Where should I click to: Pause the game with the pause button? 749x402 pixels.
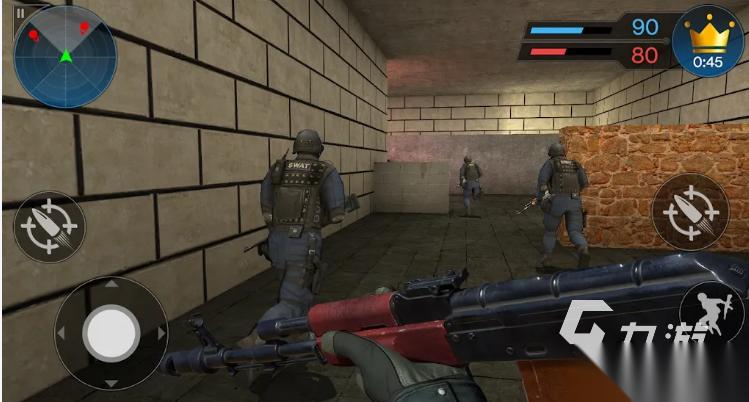[20, 13]
